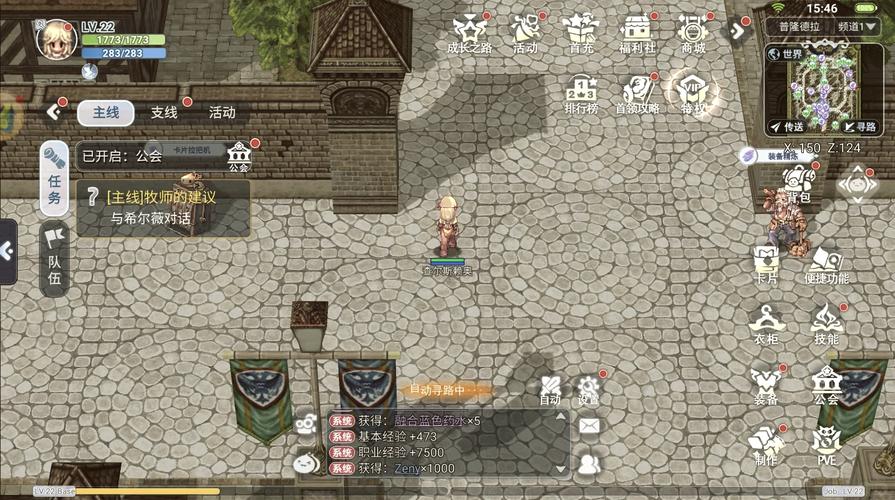The image size is (895, 500).
Task: Open the 首领攻略 boss guide
Action: tap(637, 94)
